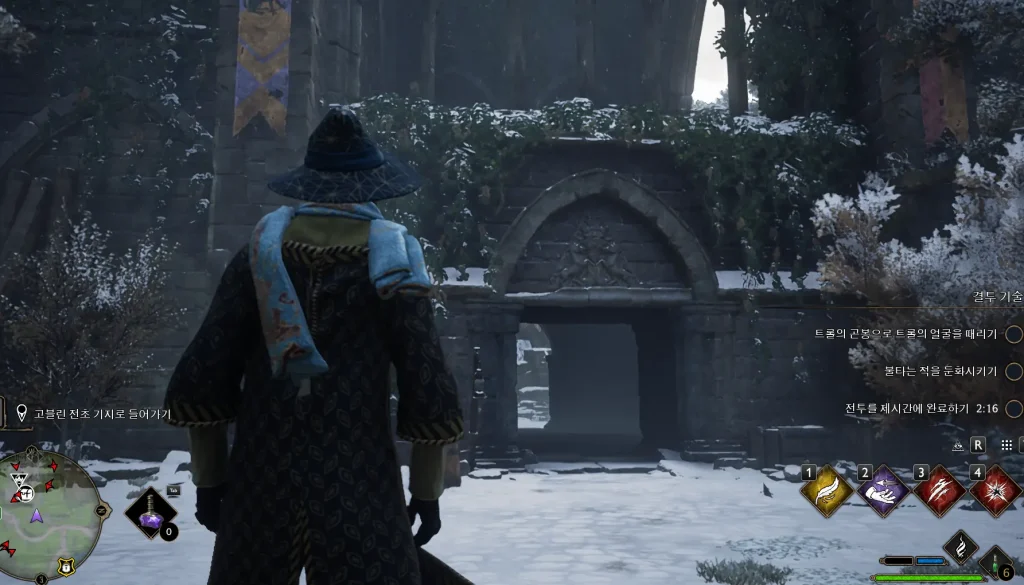Cast the red claw slash spell in slot 3
Viewport: 1024px width, 585px height.
[x=940, y=492]
